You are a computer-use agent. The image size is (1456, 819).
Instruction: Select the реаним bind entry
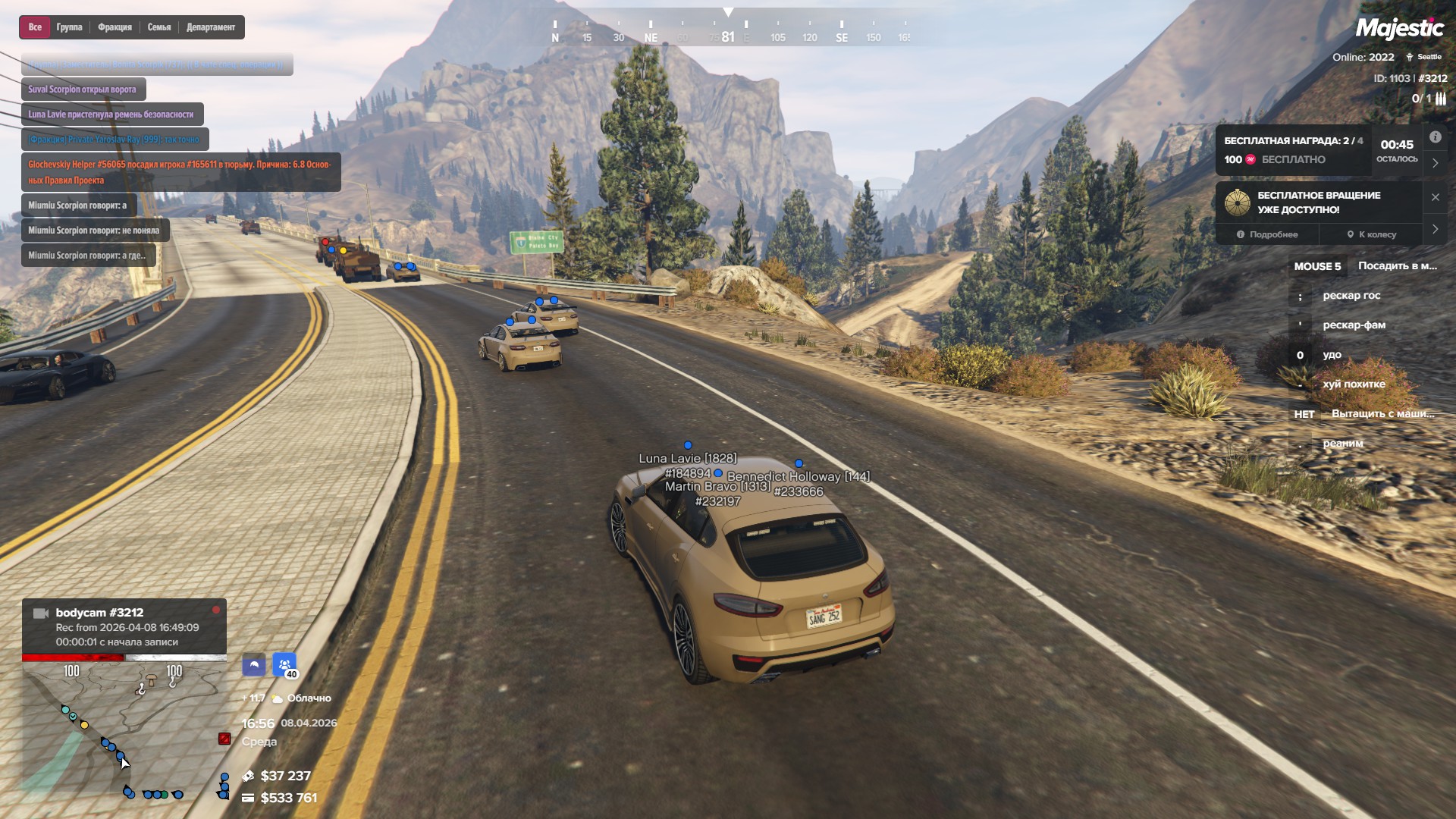pos(1342,444)
